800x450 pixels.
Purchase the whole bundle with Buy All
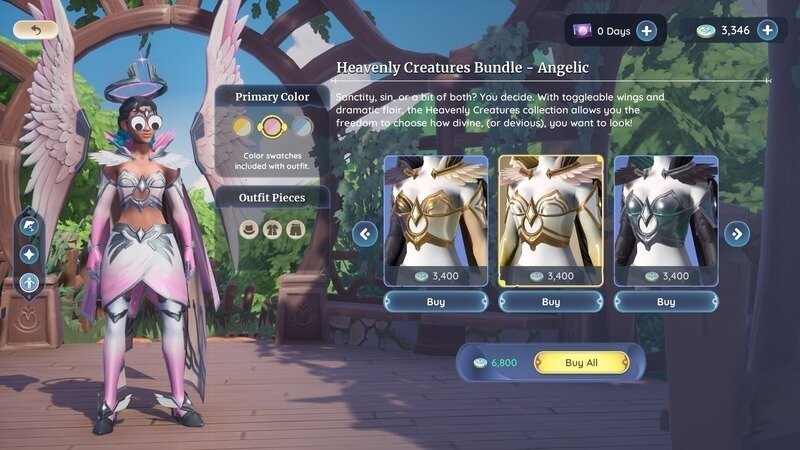point(581,362)
